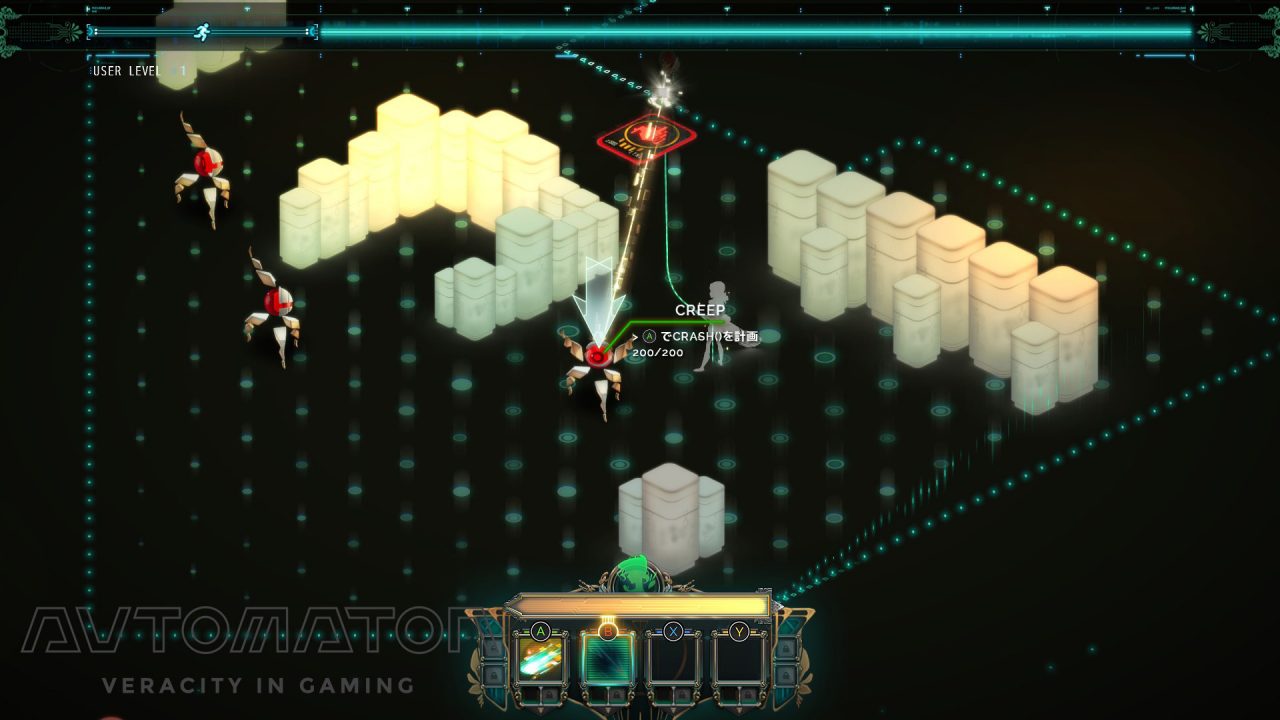This screenshot has height=720, width=1280.
Task: Click the CREEP enemy label
Action: 700,311
